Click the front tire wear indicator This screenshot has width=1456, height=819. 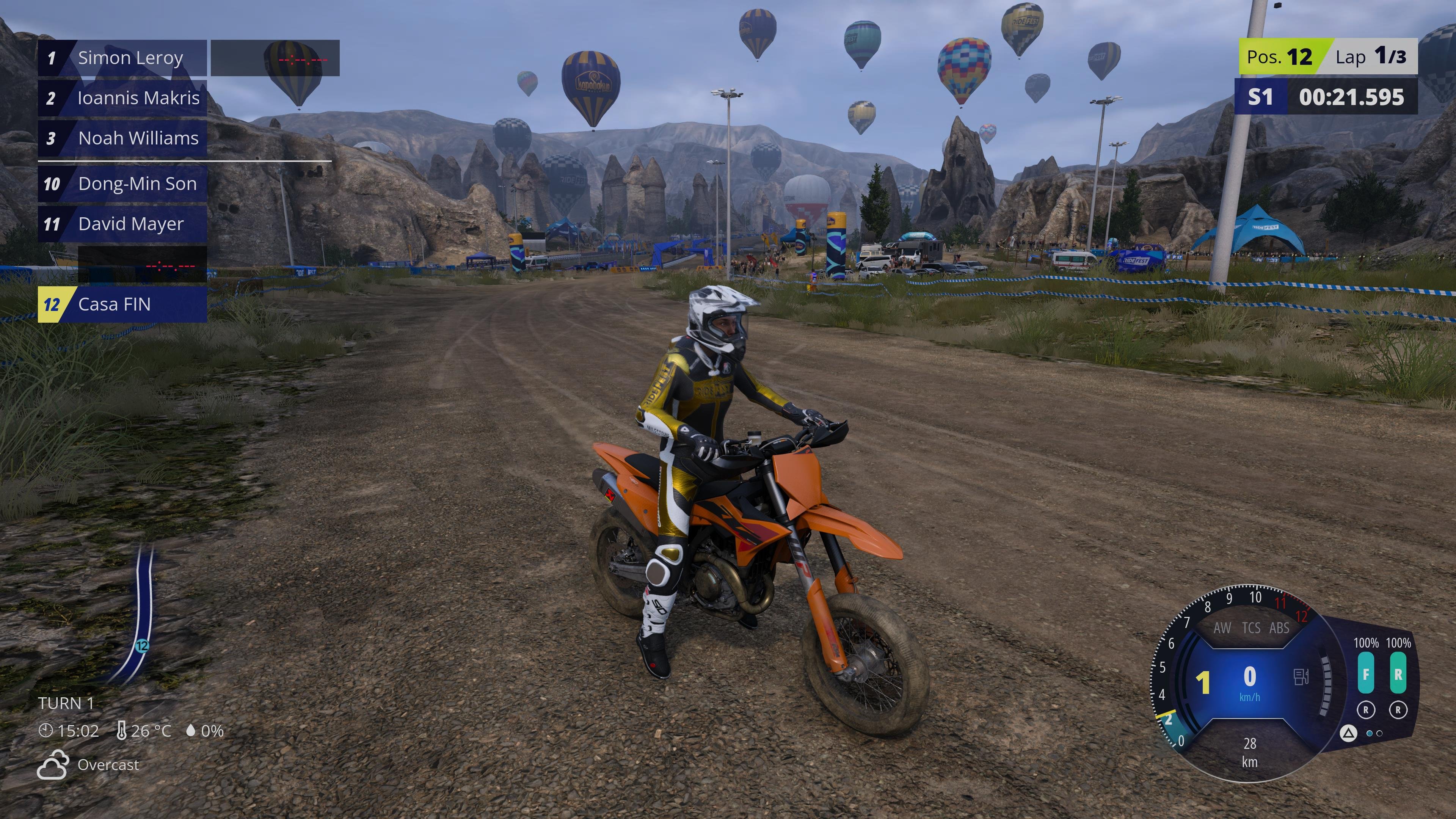[x=1365, y=673]
